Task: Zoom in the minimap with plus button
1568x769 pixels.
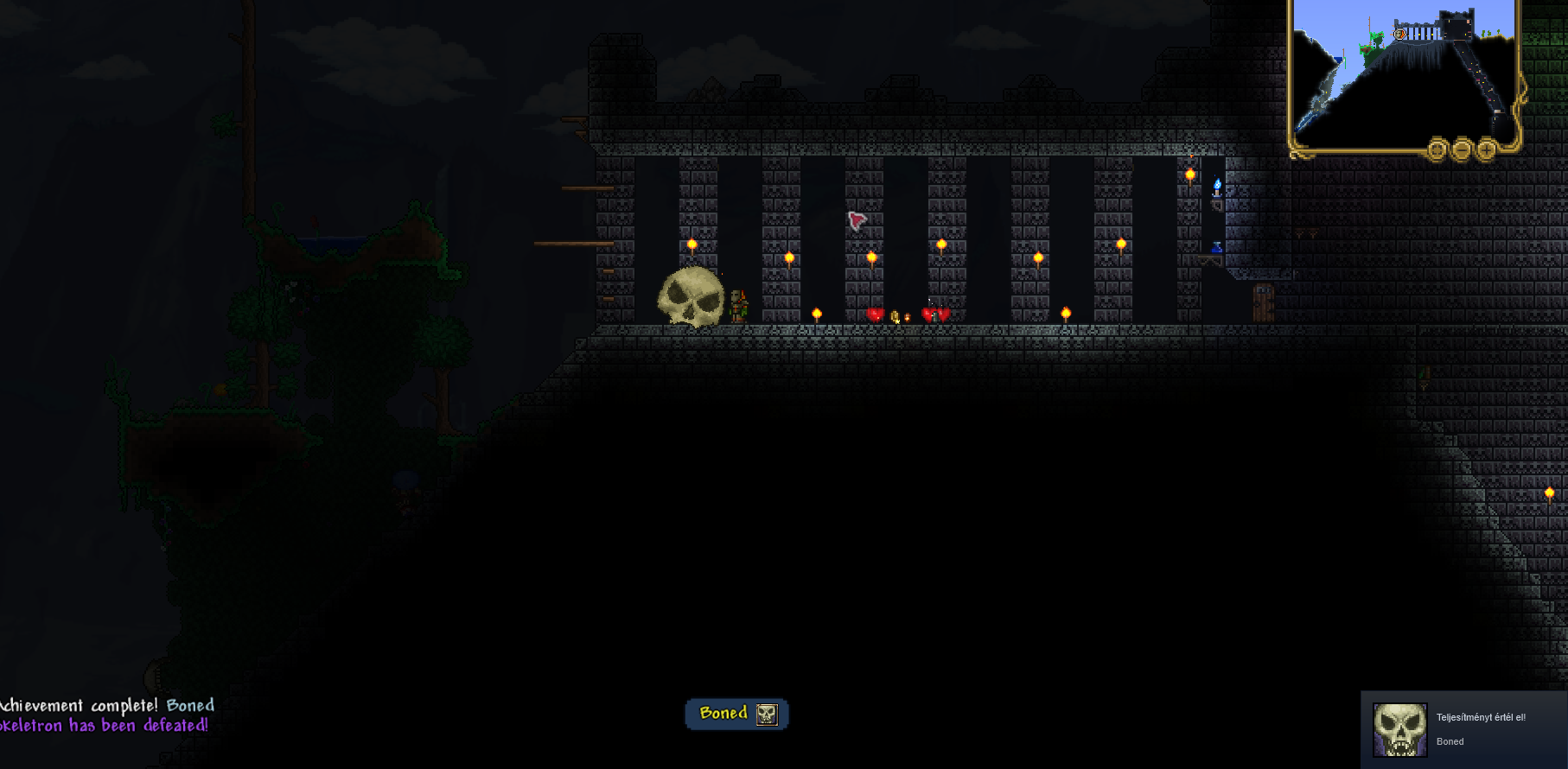Action: (x=1486, y=149)
